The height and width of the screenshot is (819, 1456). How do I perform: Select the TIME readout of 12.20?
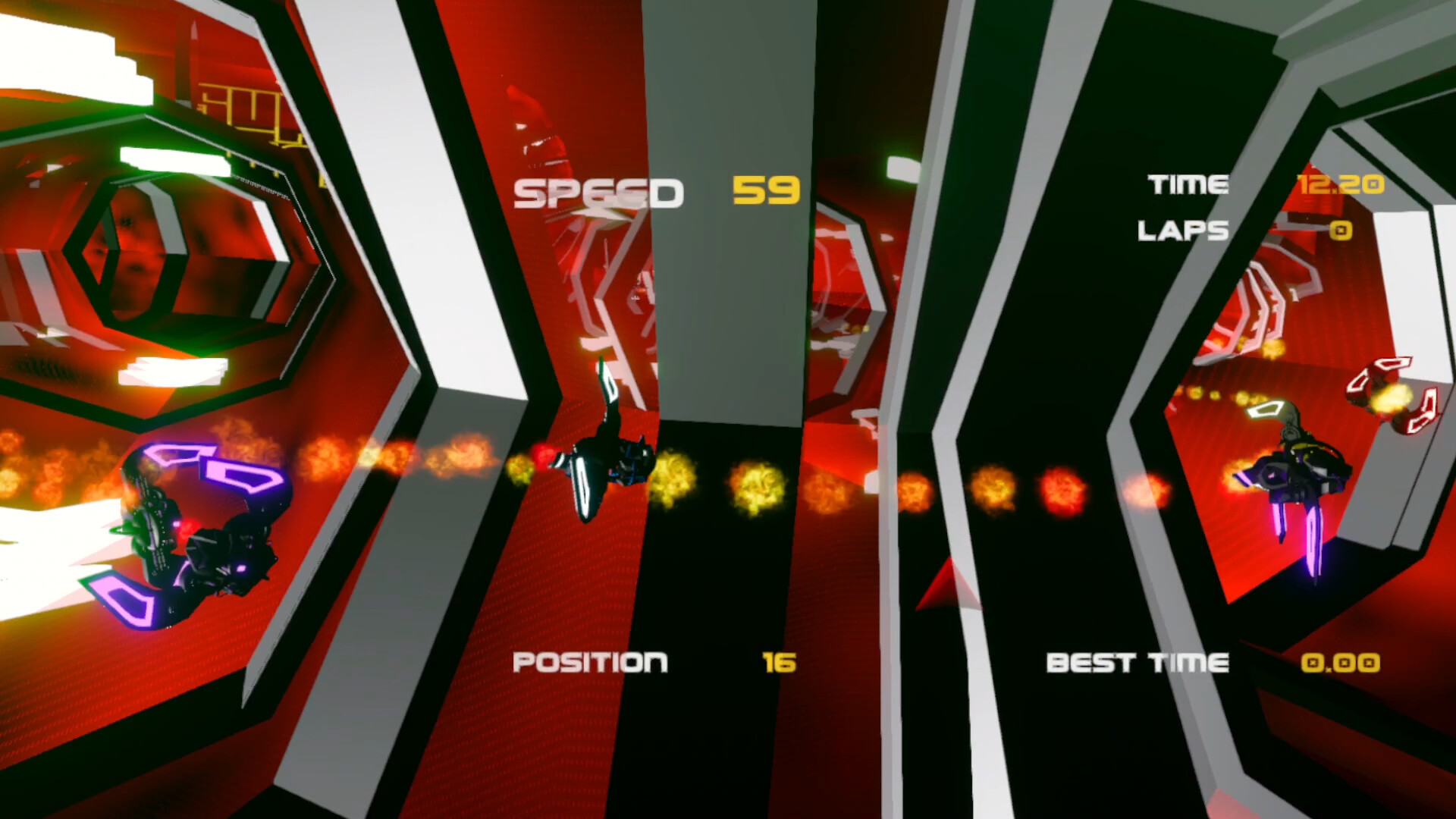click(x=1342, y=184)
